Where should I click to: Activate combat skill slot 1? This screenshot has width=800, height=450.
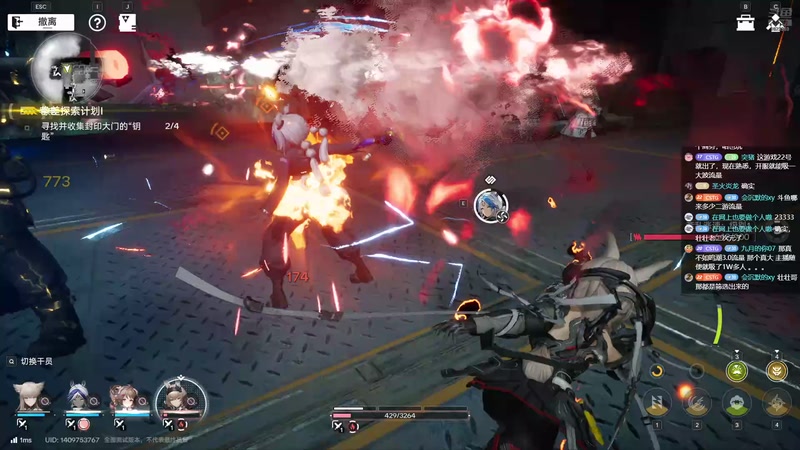(657, 403)
